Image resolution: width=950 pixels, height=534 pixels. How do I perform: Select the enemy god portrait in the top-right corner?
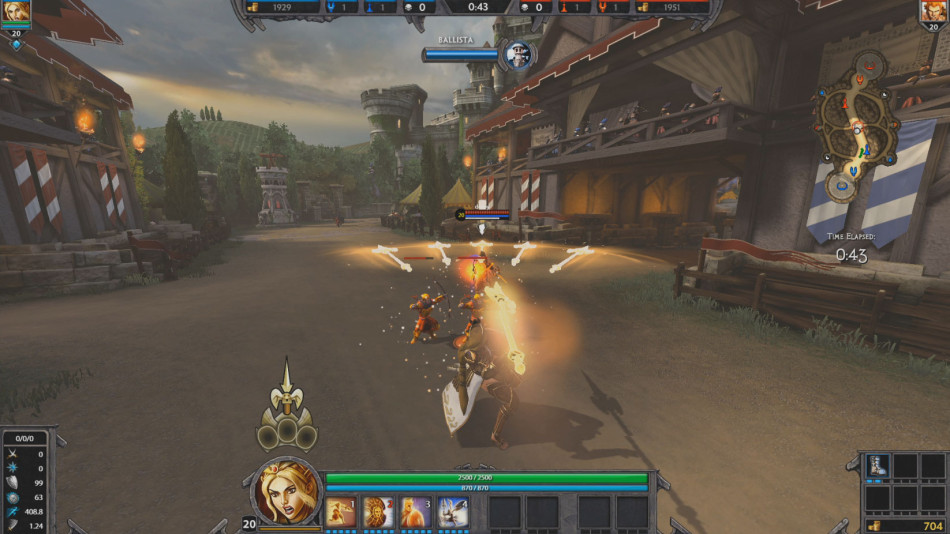(934, 13)
